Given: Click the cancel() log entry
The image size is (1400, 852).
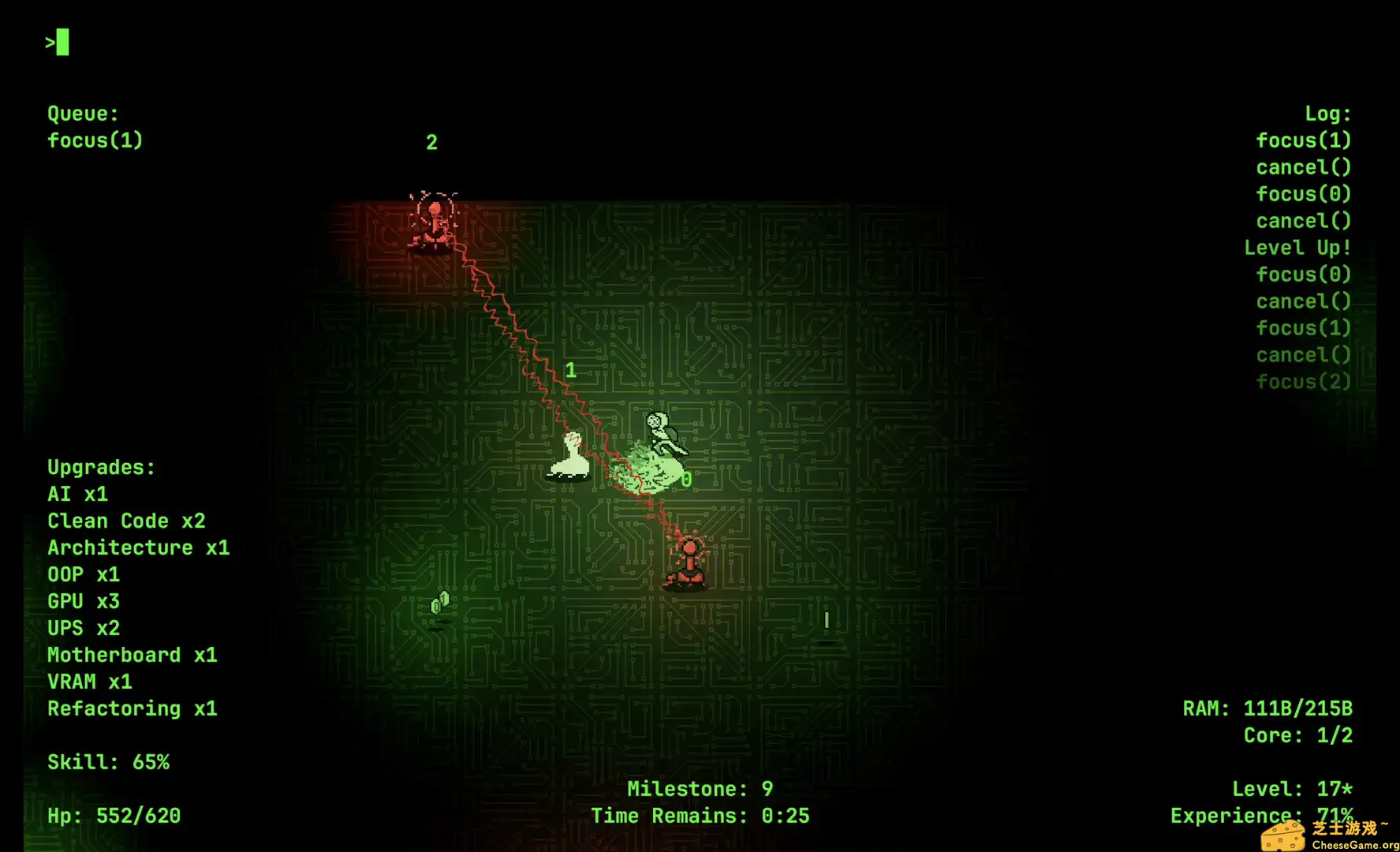Looking at the screenshot, I should 1303,166.
